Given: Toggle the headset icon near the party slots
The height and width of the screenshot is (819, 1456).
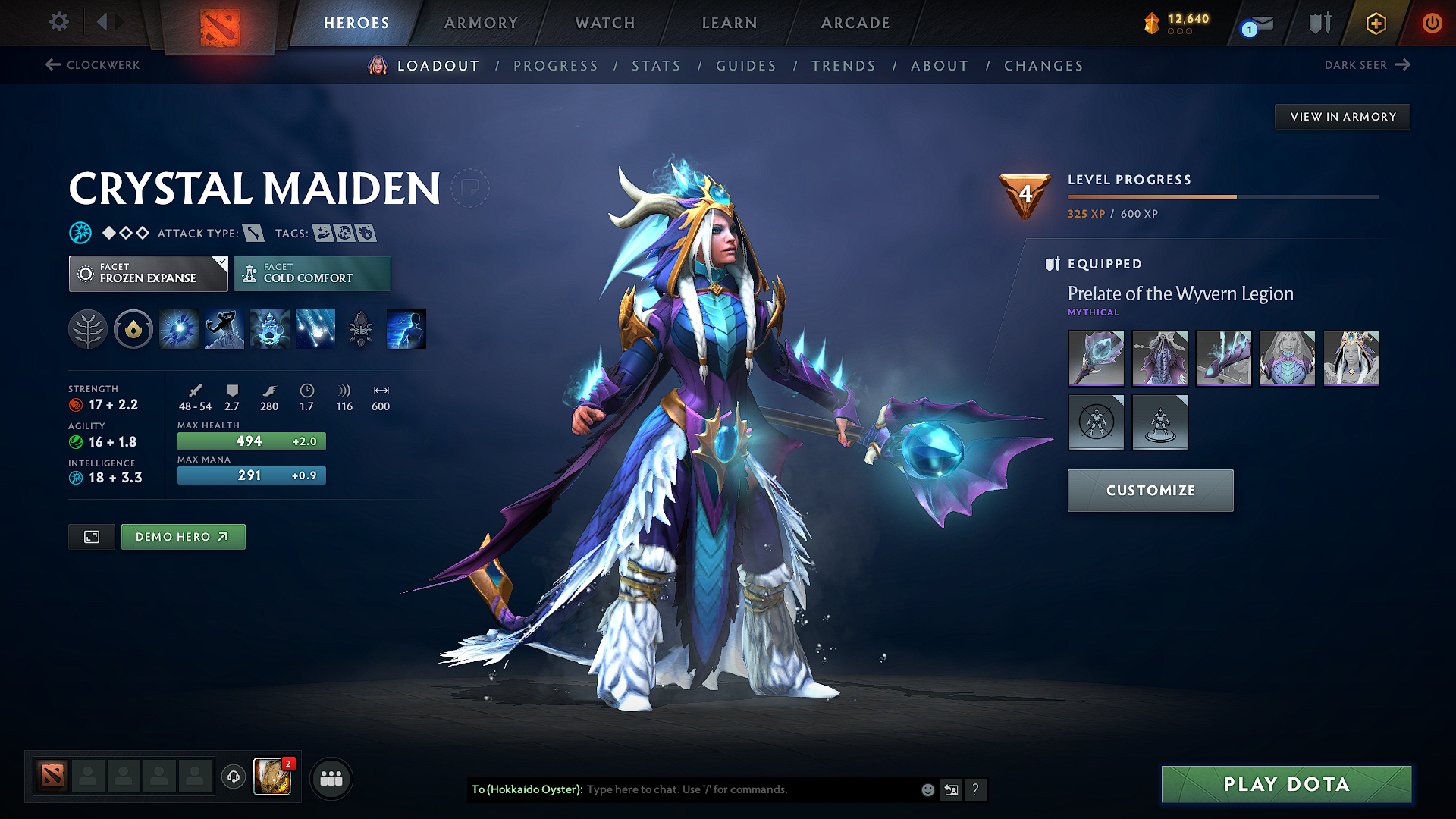Looking at the screenshot, I should click(233, 777).
